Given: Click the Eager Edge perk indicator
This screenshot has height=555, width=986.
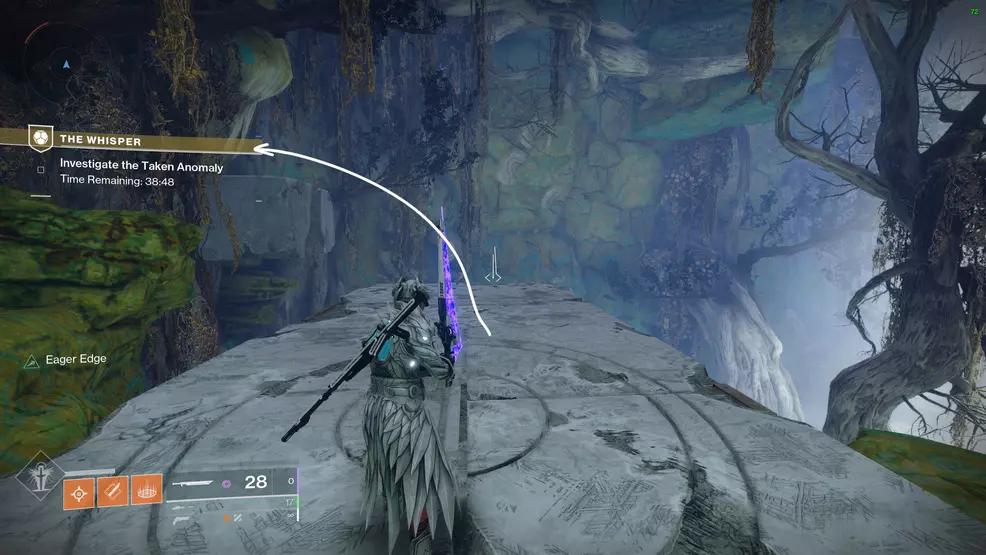Looking at the screenshot, I should point(66,359).
